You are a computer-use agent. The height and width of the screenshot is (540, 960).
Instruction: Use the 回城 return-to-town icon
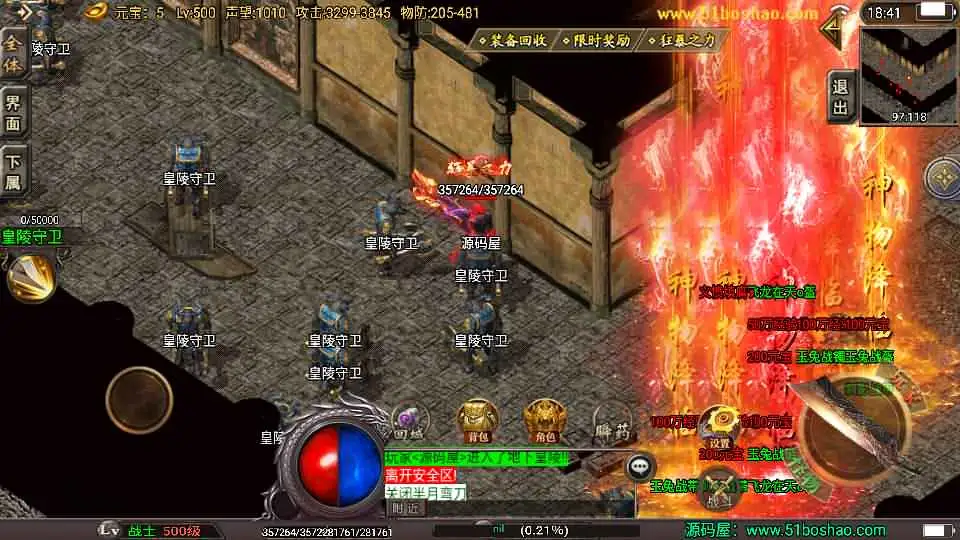click(x=407, y=421)
